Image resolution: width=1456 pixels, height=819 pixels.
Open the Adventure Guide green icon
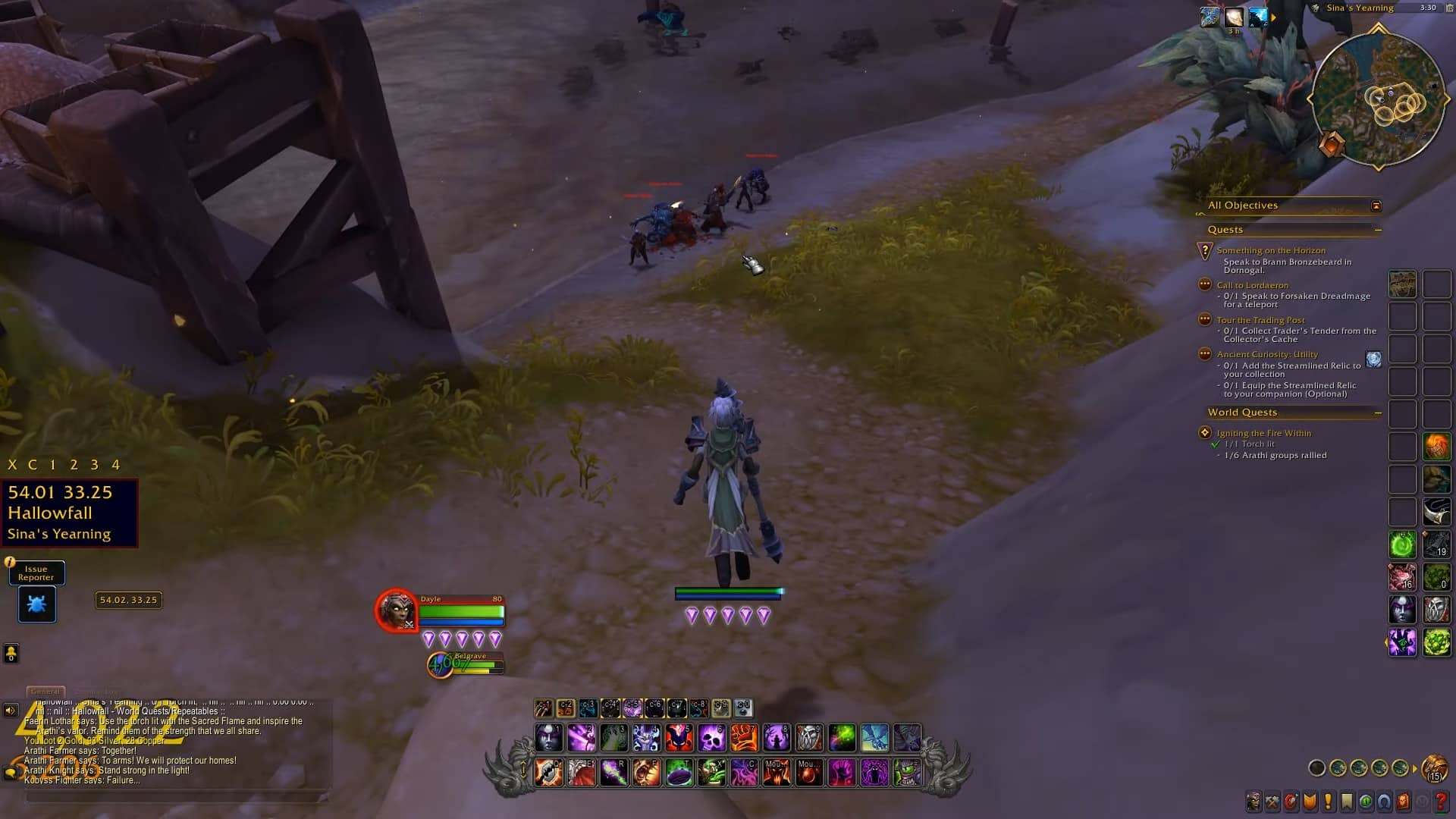pyautogui.click(x=1367, y=801)
